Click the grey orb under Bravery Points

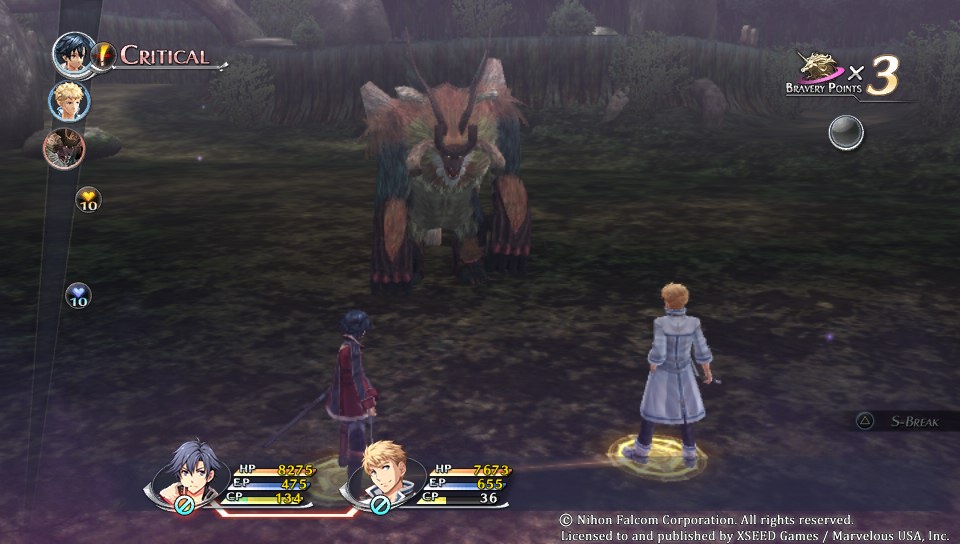[846, 132]
